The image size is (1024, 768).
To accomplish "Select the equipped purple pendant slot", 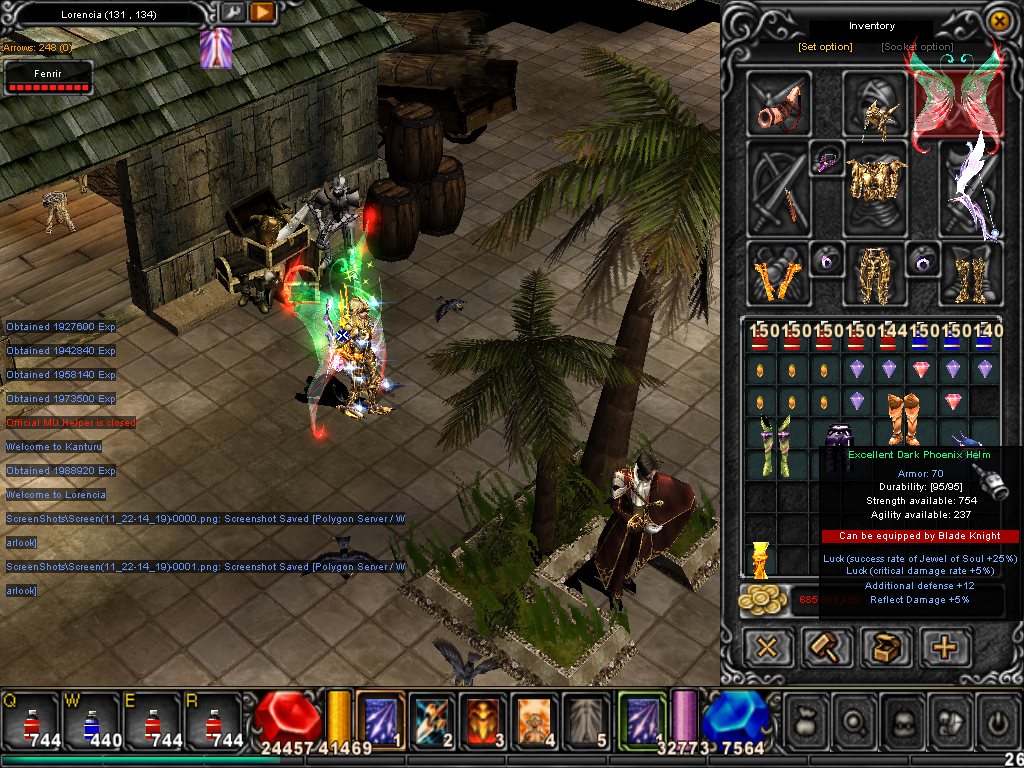I will pos(827,160).
